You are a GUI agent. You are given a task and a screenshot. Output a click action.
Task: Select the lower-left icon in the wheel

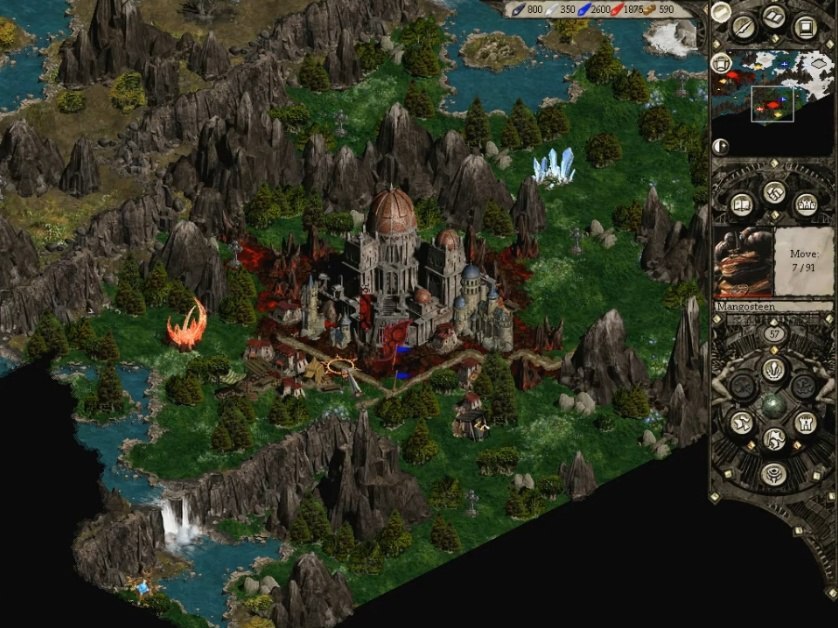(x=741, y=422)
